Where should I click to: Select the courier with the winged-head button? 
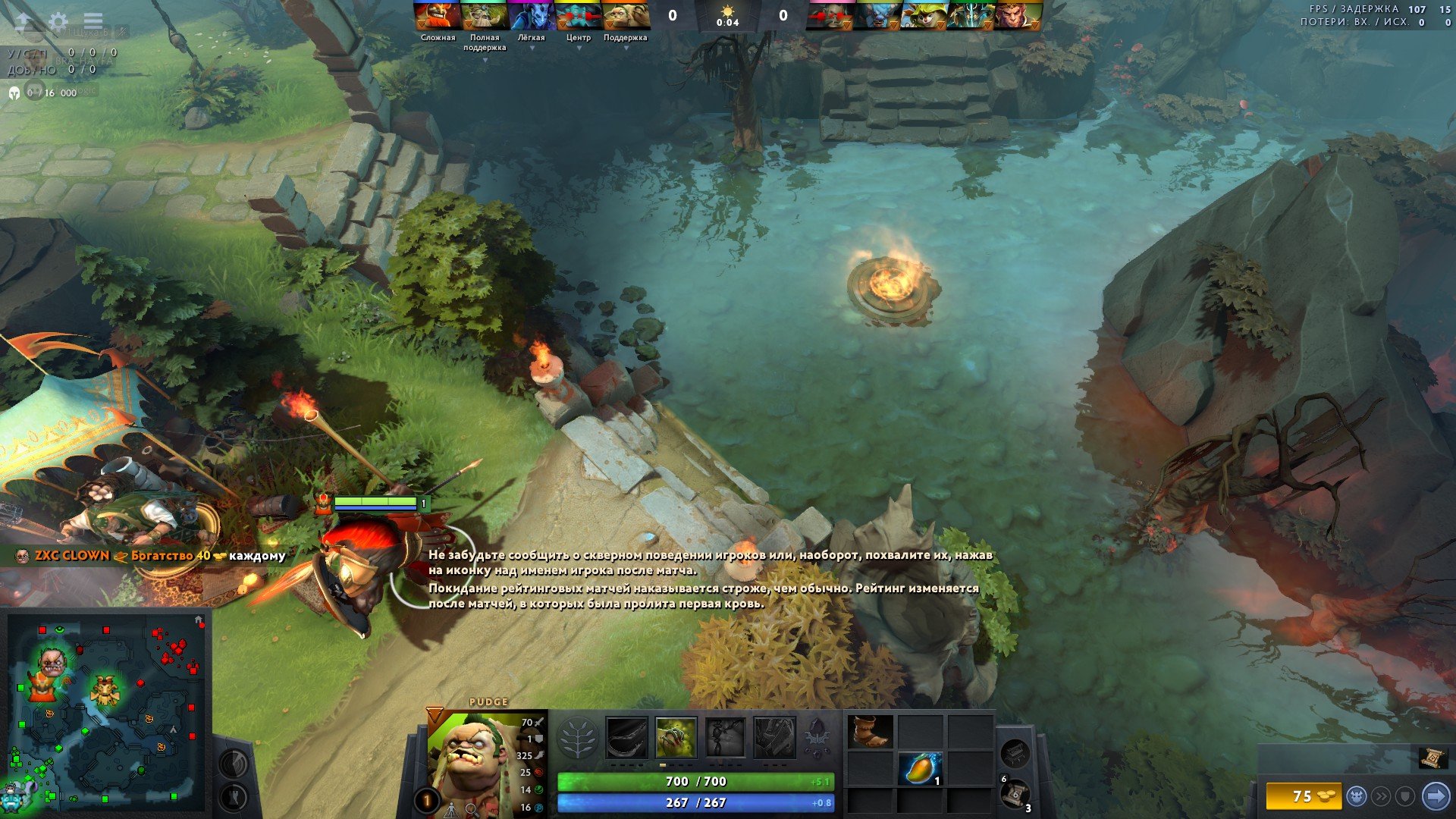point(1357,796)
